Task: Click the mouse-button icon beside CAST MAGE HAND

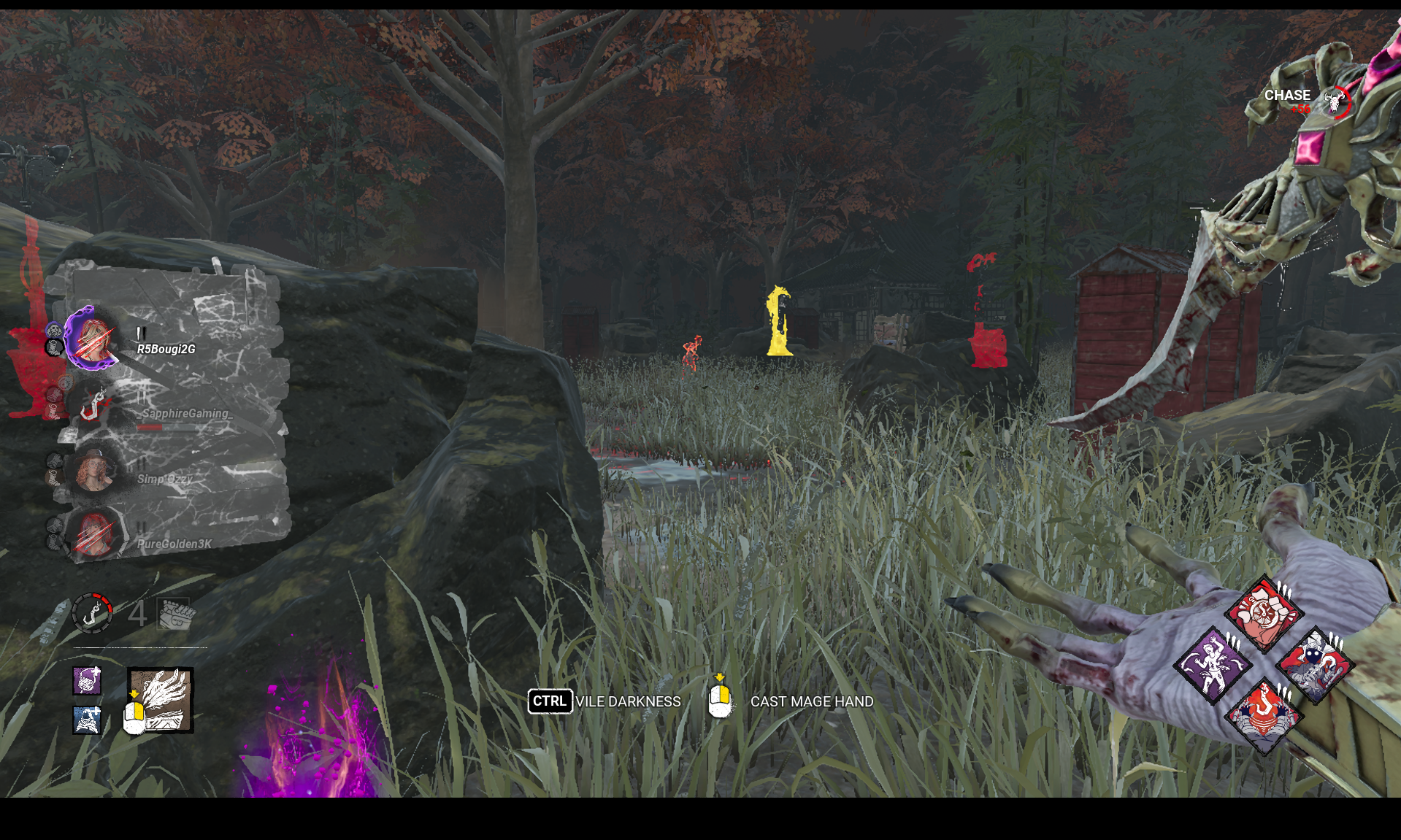Action: point(720,701)
